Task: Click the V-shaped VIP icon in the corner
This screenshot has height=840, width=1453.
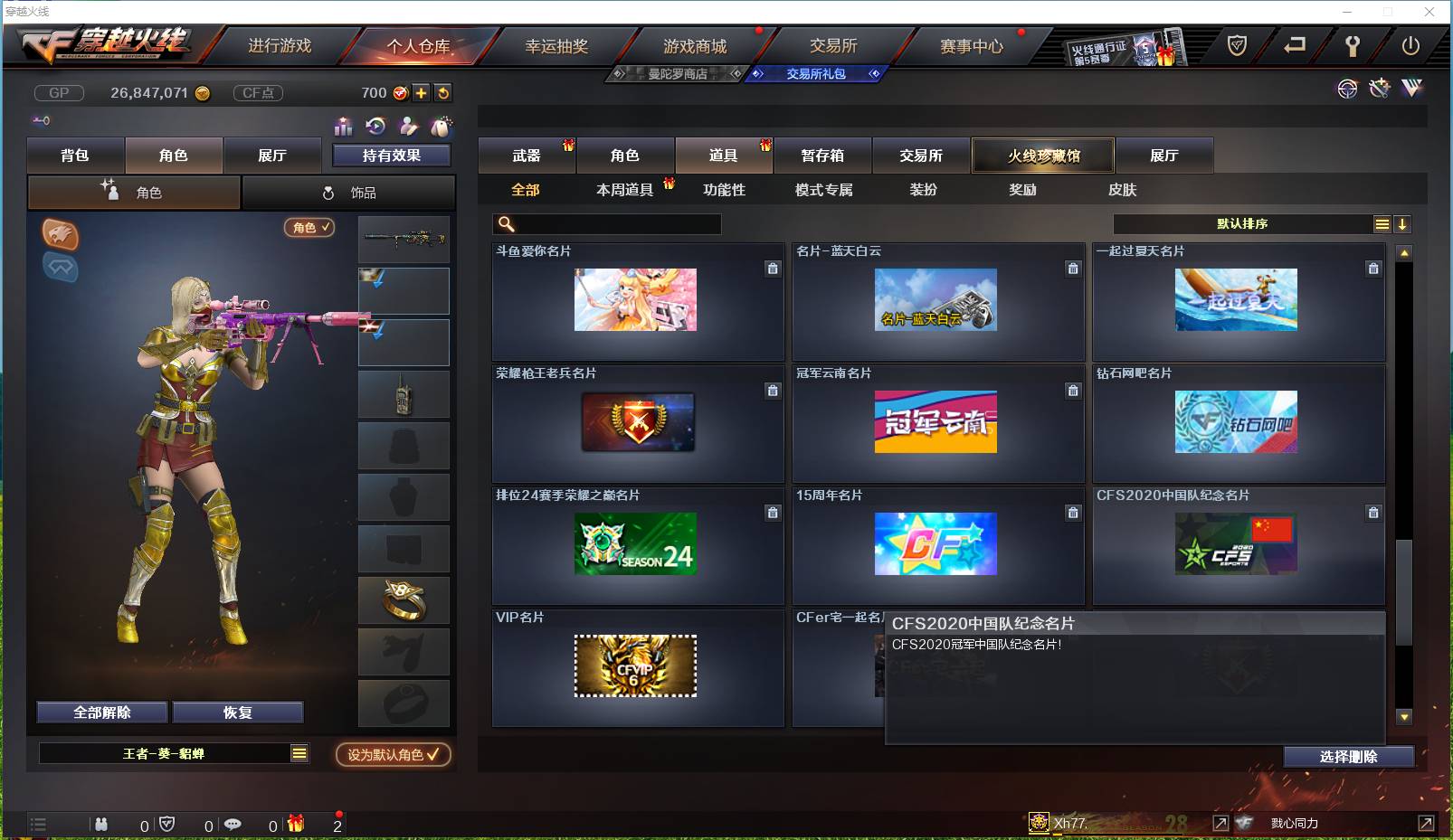Action: click(1410, 89)
